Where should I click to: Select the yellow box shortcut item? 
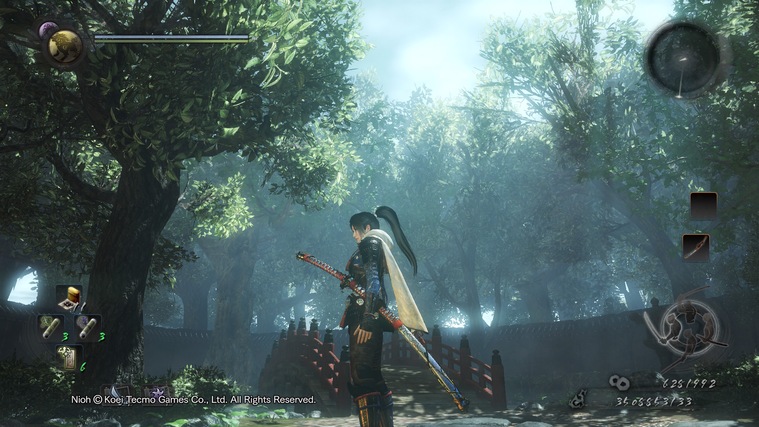tap(68, 297)
